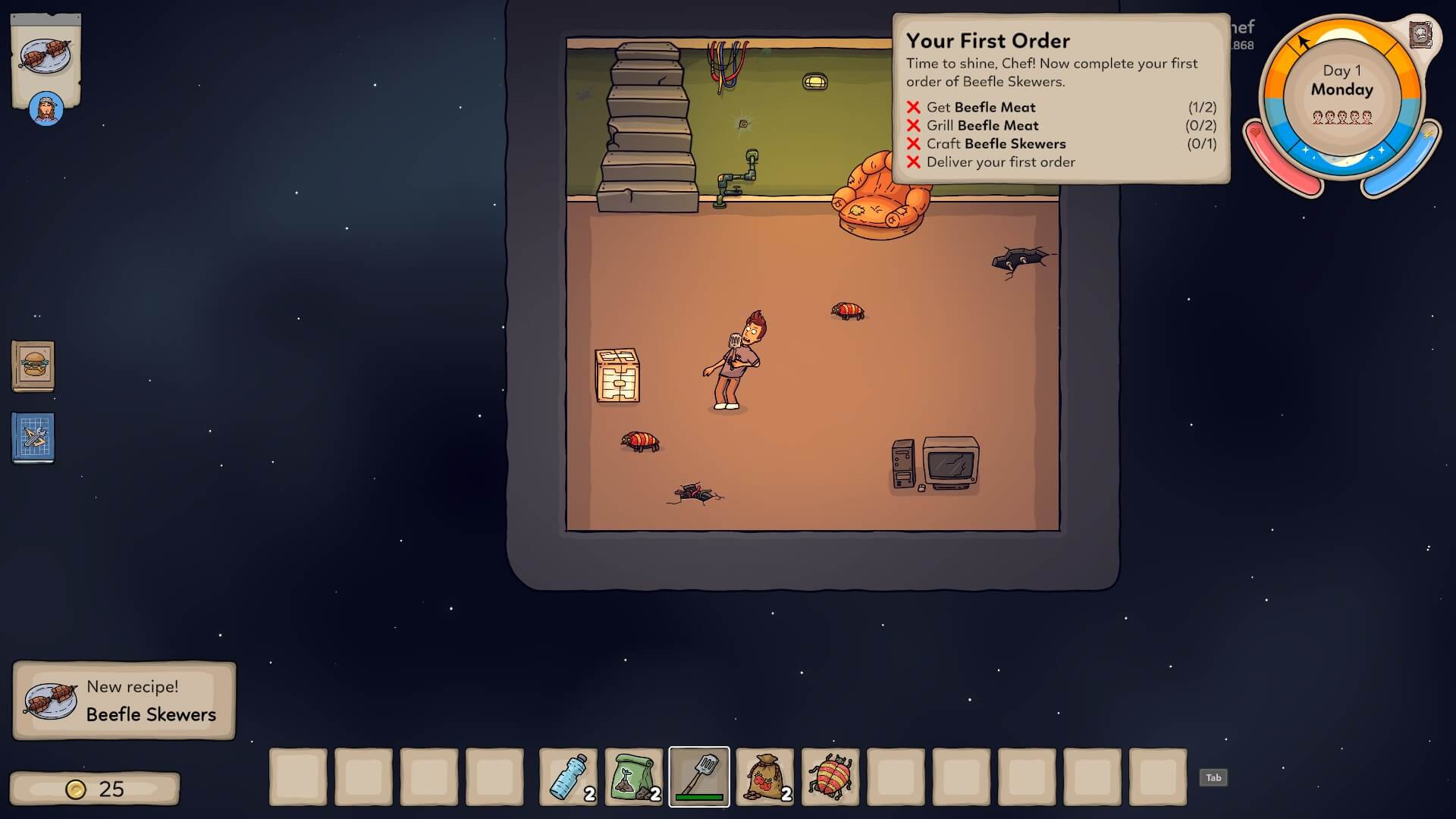Open the burger recipe book
This screenshot has height=819, width=1456.
coord(33,366)
